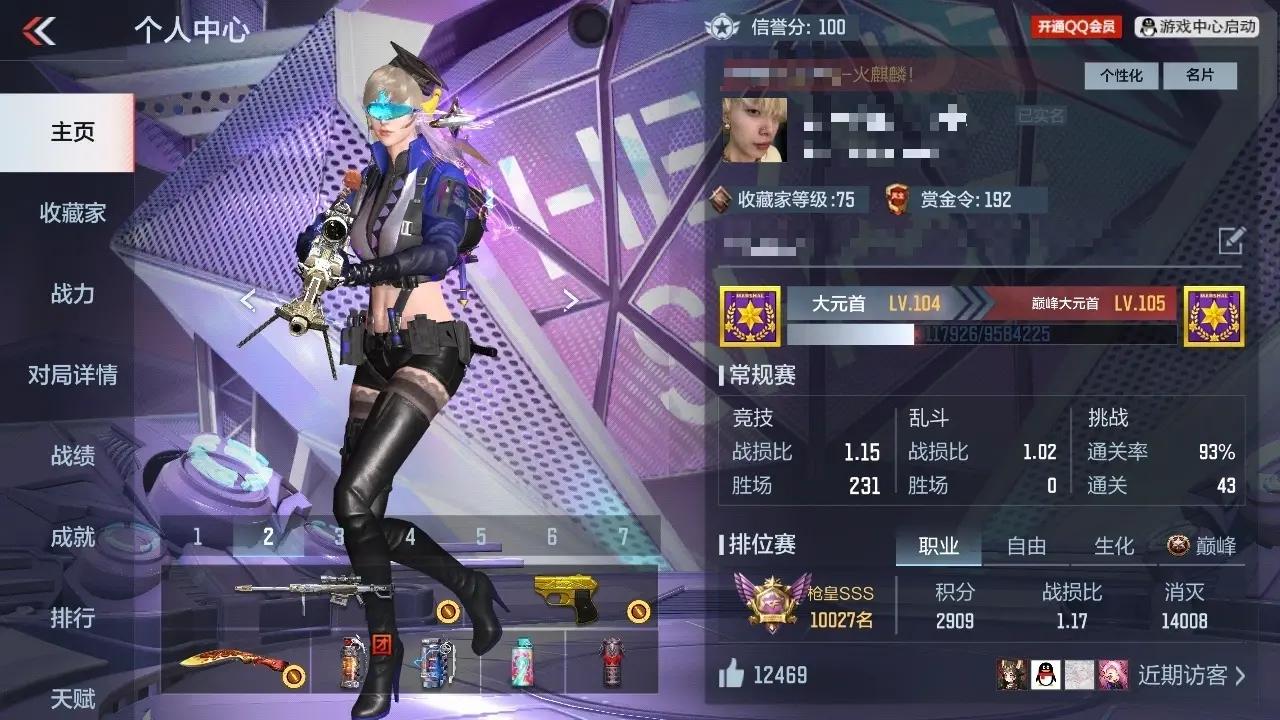Edit the signature with the pencil icon
The width and height of the screenshot is (1280, 720).
point(1231,240)
